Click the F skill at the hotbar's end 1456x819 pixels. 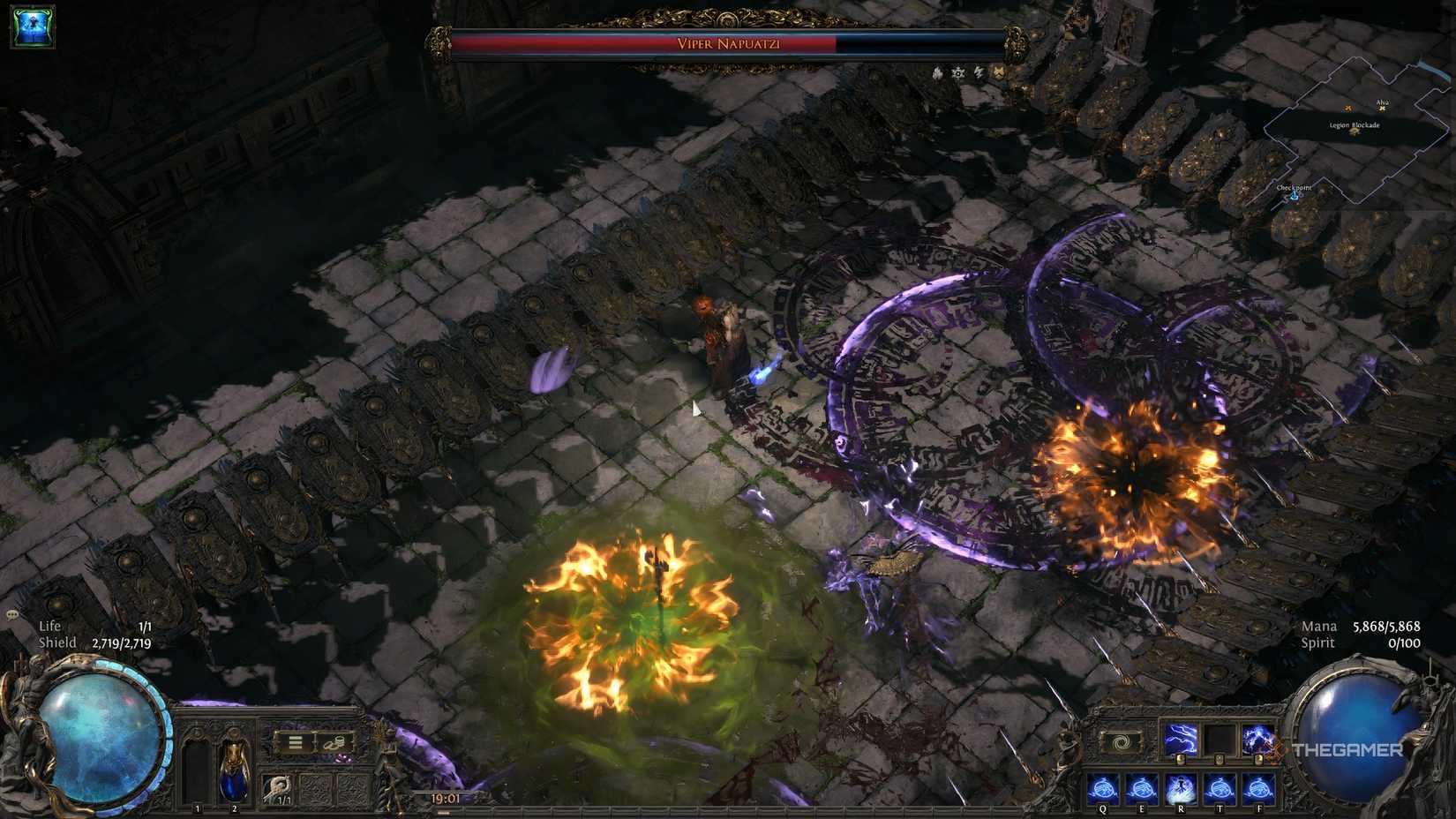coord(1258,789)
